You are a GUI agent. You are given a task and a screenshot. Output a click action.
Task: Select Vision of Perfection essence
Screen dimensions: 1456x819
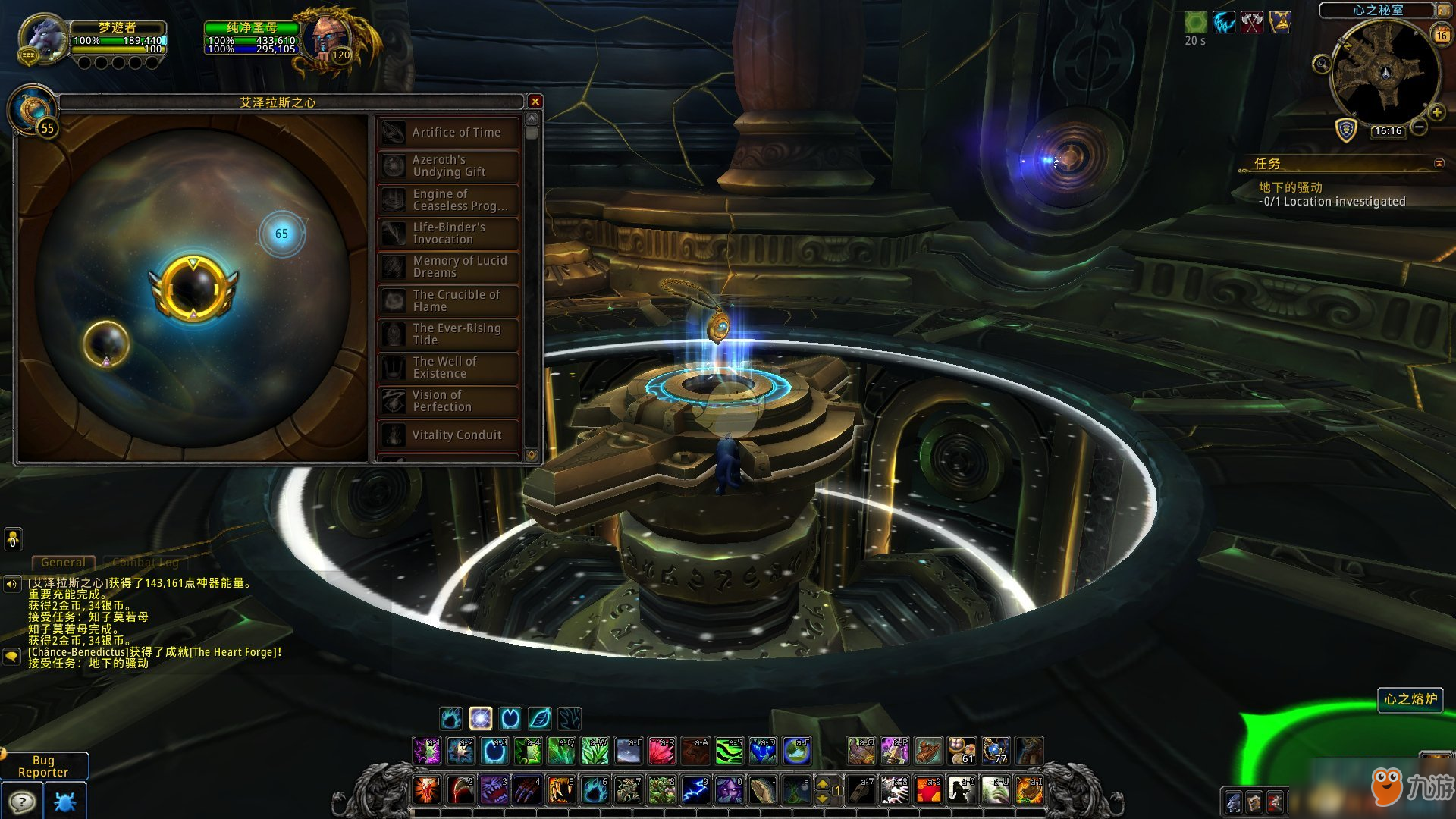[448, 401]
